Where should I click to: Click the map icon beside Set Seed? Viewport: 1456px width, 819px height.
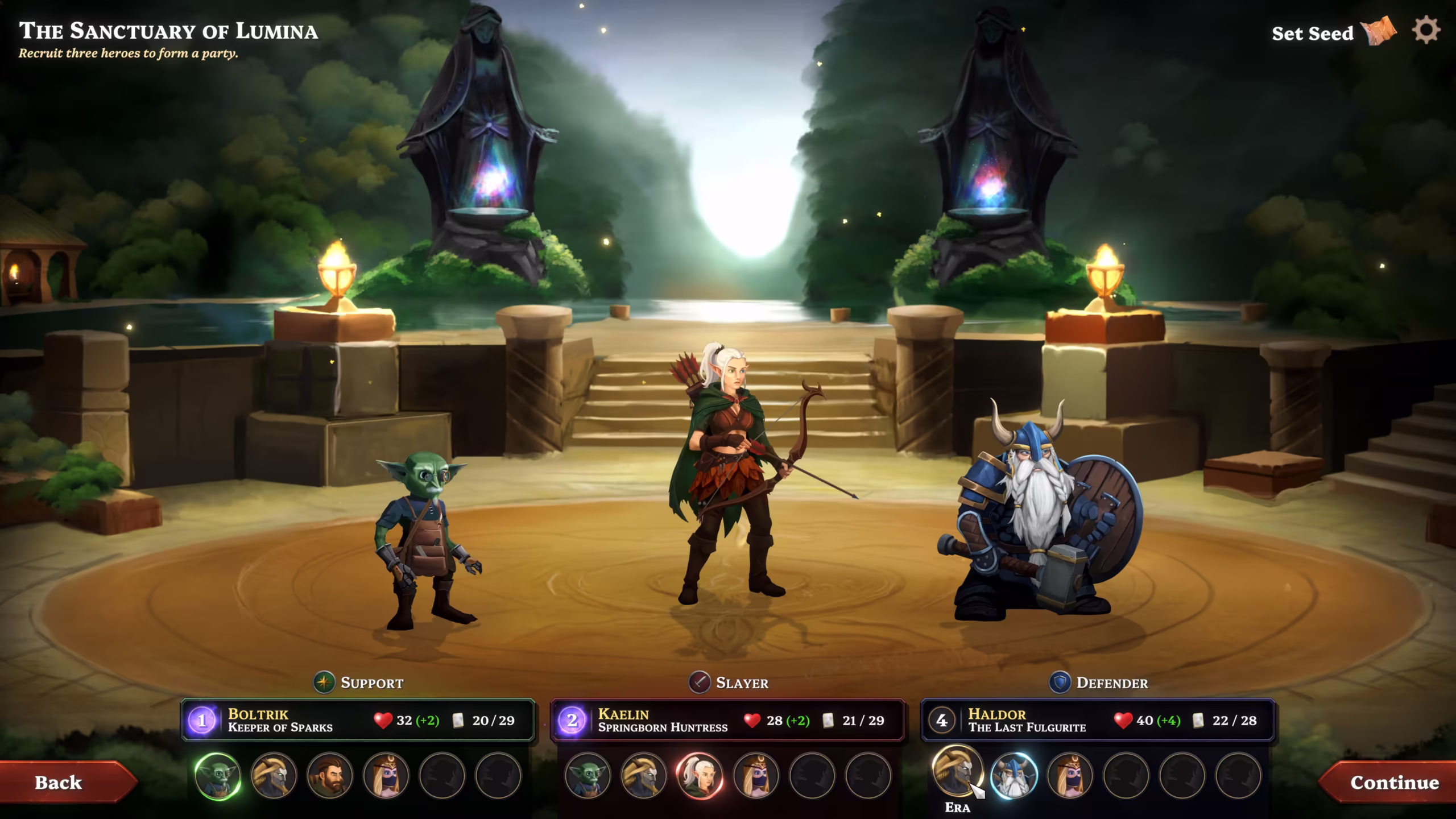1380,34
